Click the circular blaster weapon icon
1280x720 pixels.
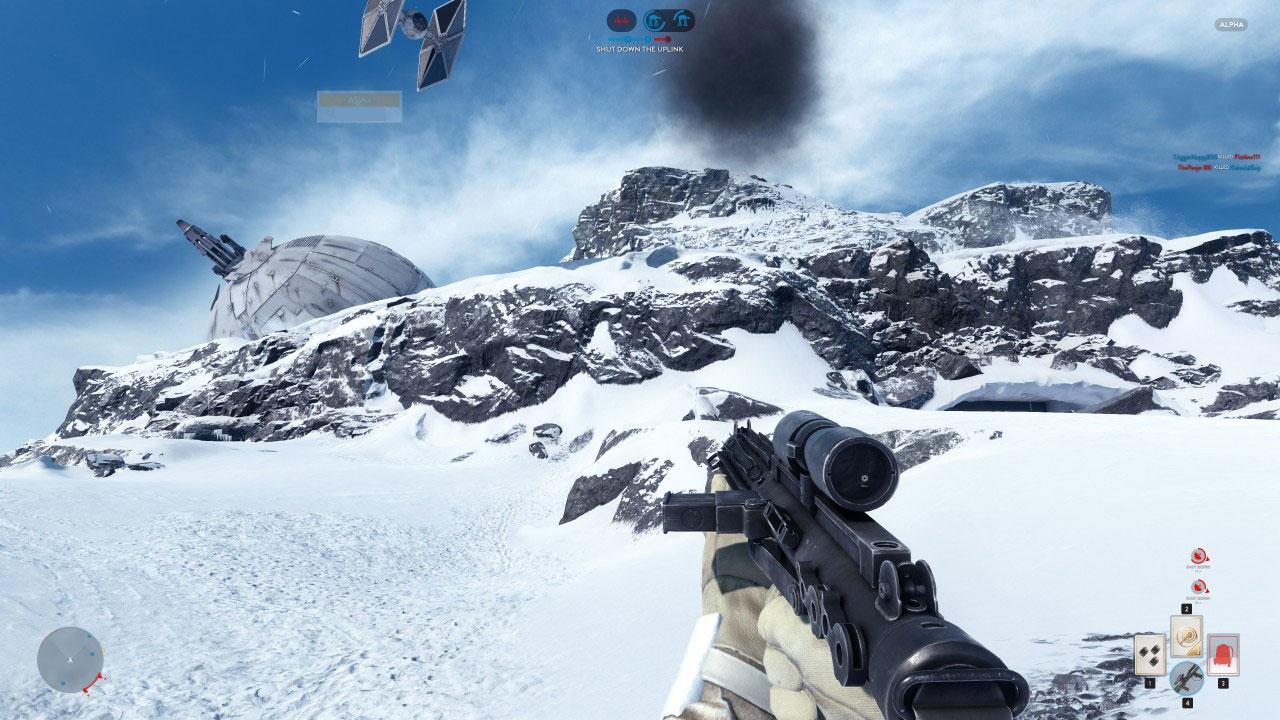(x=1186, y=679)
